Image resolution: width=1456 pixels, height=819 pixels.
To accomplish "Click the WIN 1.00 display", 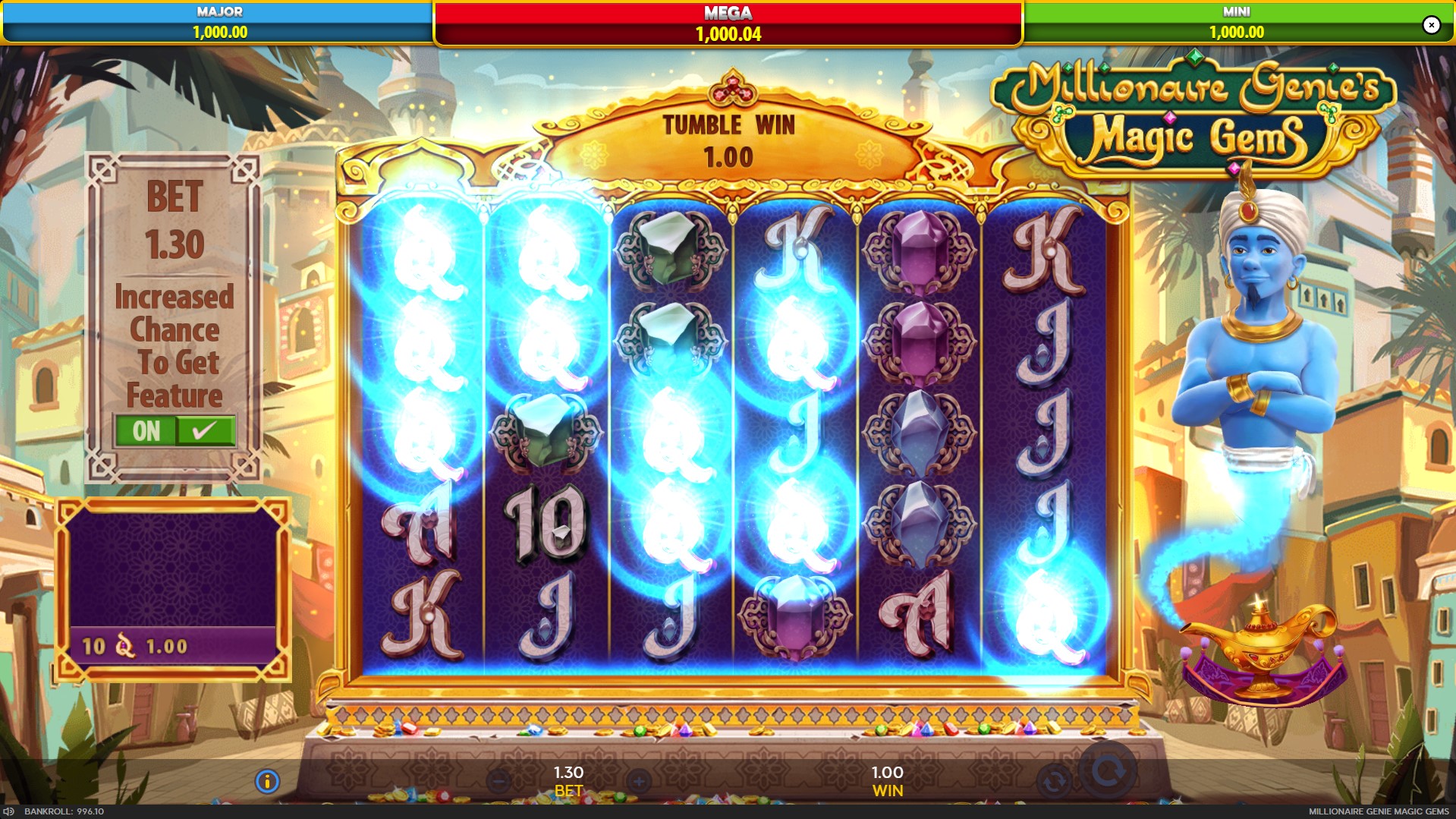I will pyautogui.click(x=888, y=779).
